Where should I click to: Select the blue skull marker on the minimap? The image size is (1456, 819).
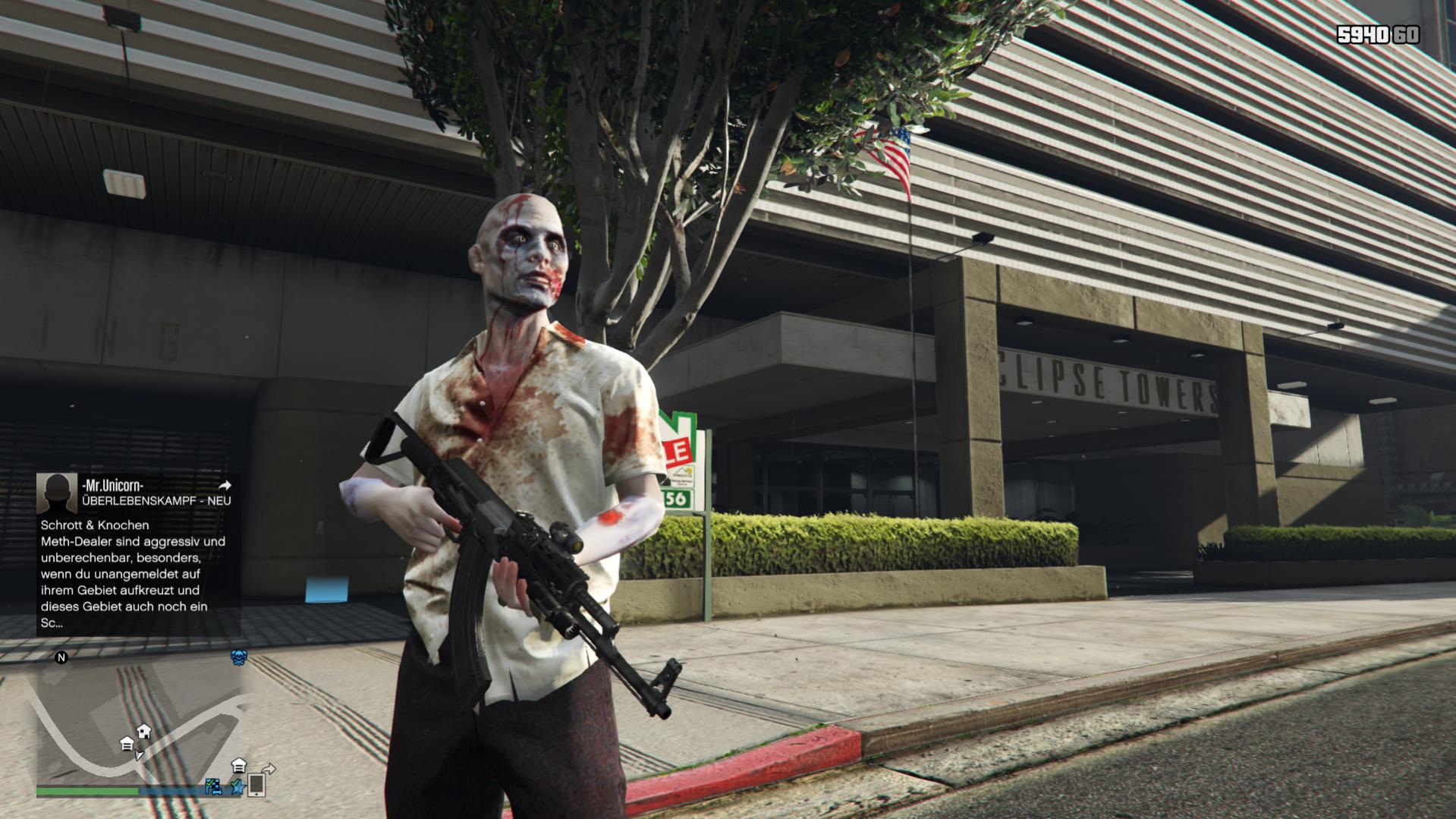pos(238,657)
